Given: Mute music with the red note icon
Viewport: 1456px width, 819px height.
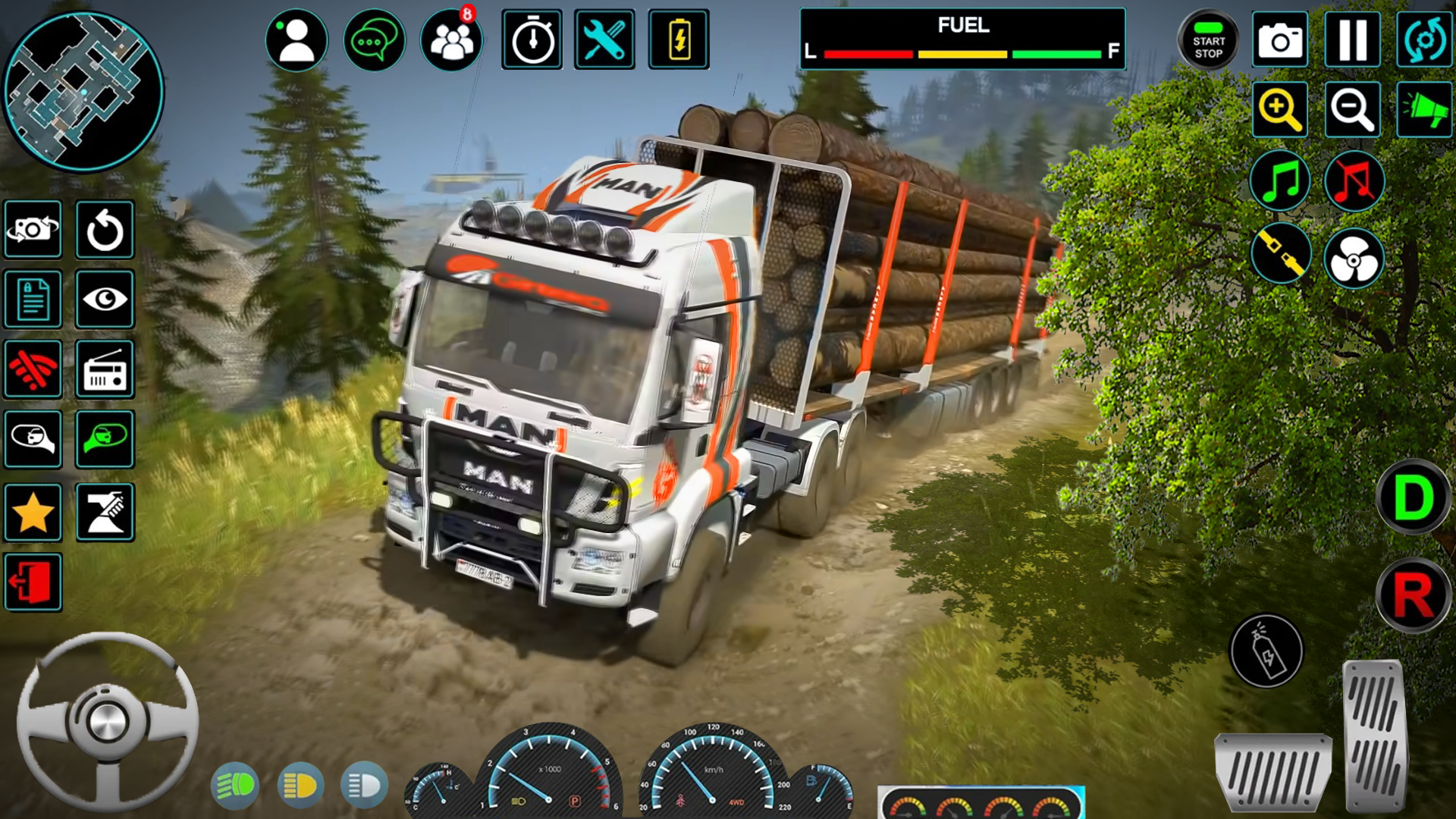Looking at the screenshot, I should [1352, 182].
